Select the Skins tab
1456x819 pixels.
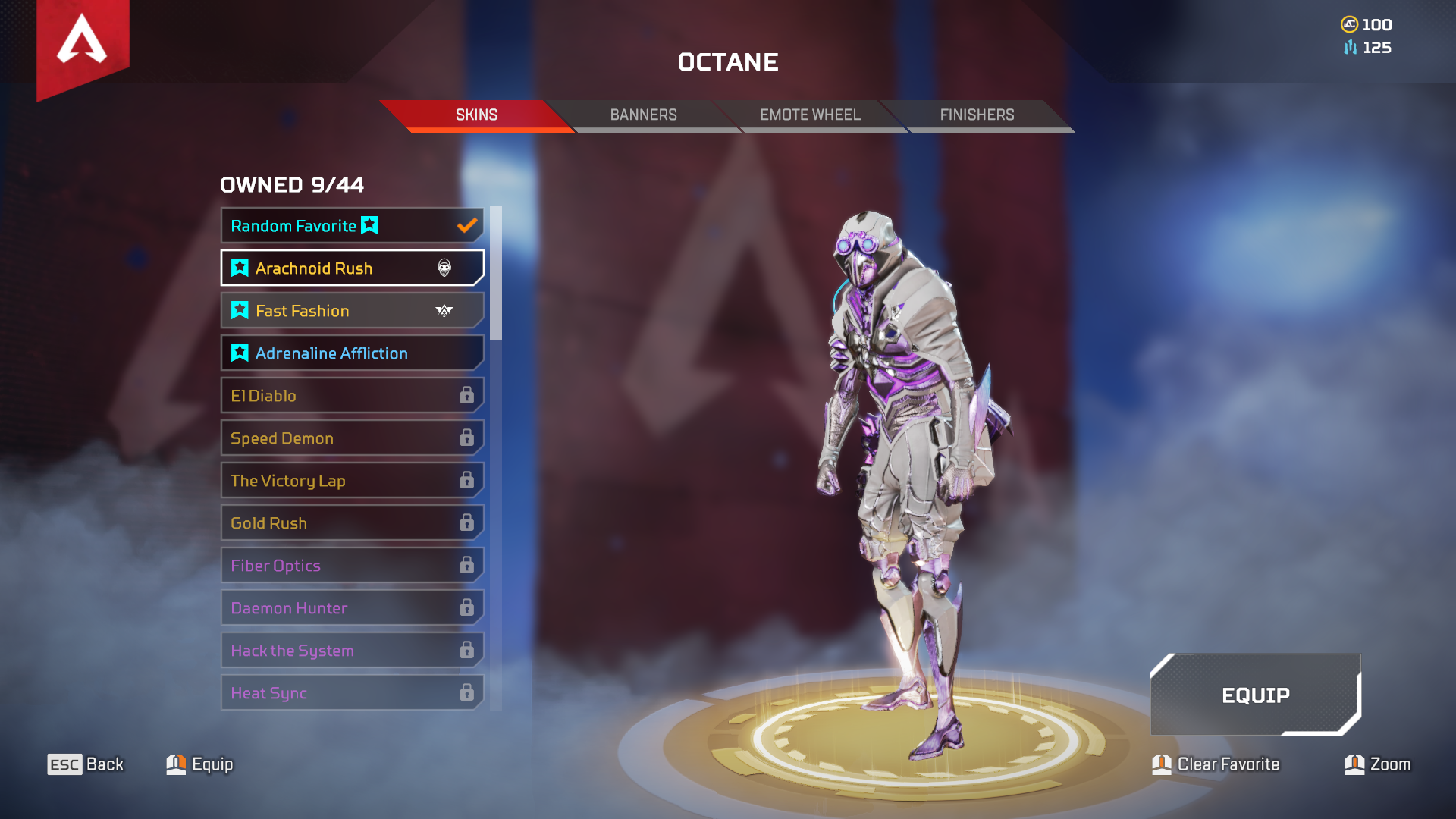tap(476, 115)
